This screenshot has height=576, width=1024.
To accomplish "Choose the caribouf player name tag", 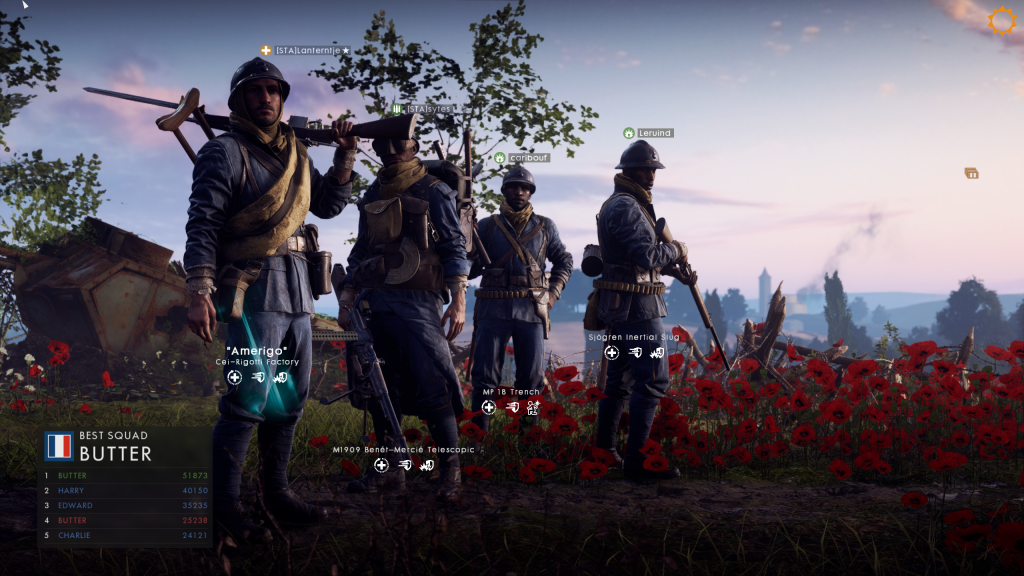I will pos(528,158).
